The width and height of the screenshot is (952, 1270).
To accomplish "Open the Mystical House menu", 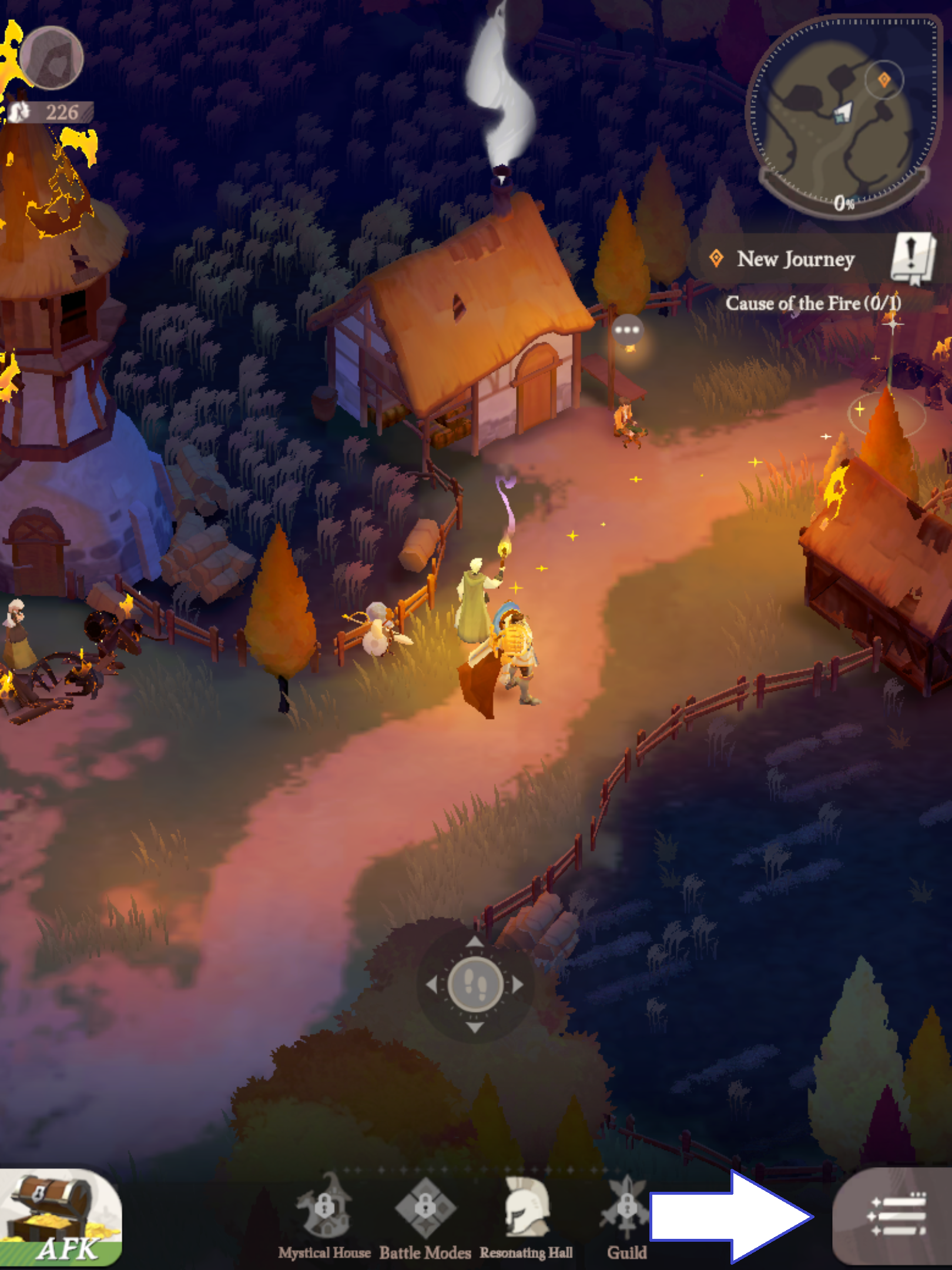I will pos(323,1205).
